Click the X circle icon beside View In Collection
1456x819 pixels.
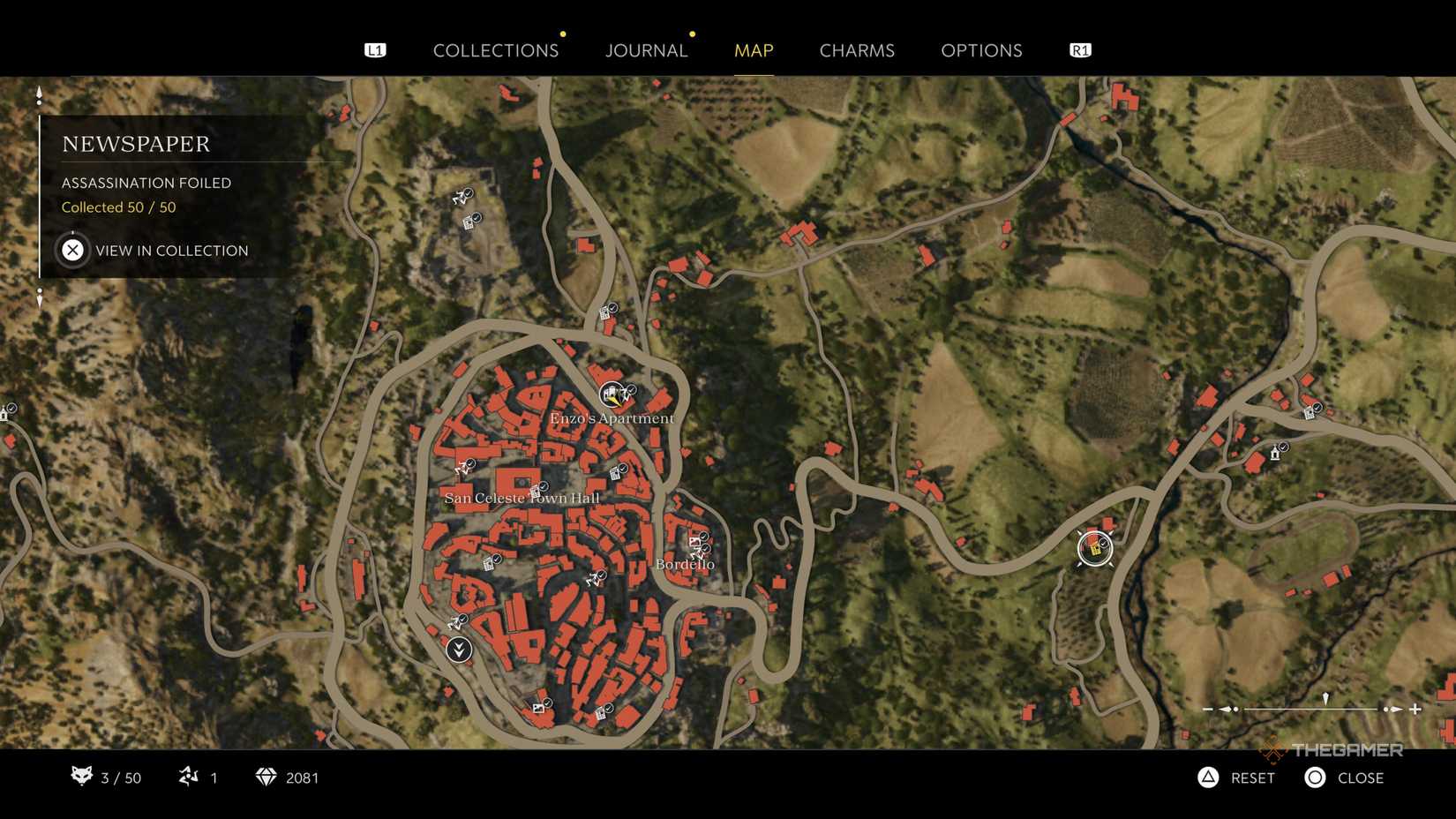(73, 250)
